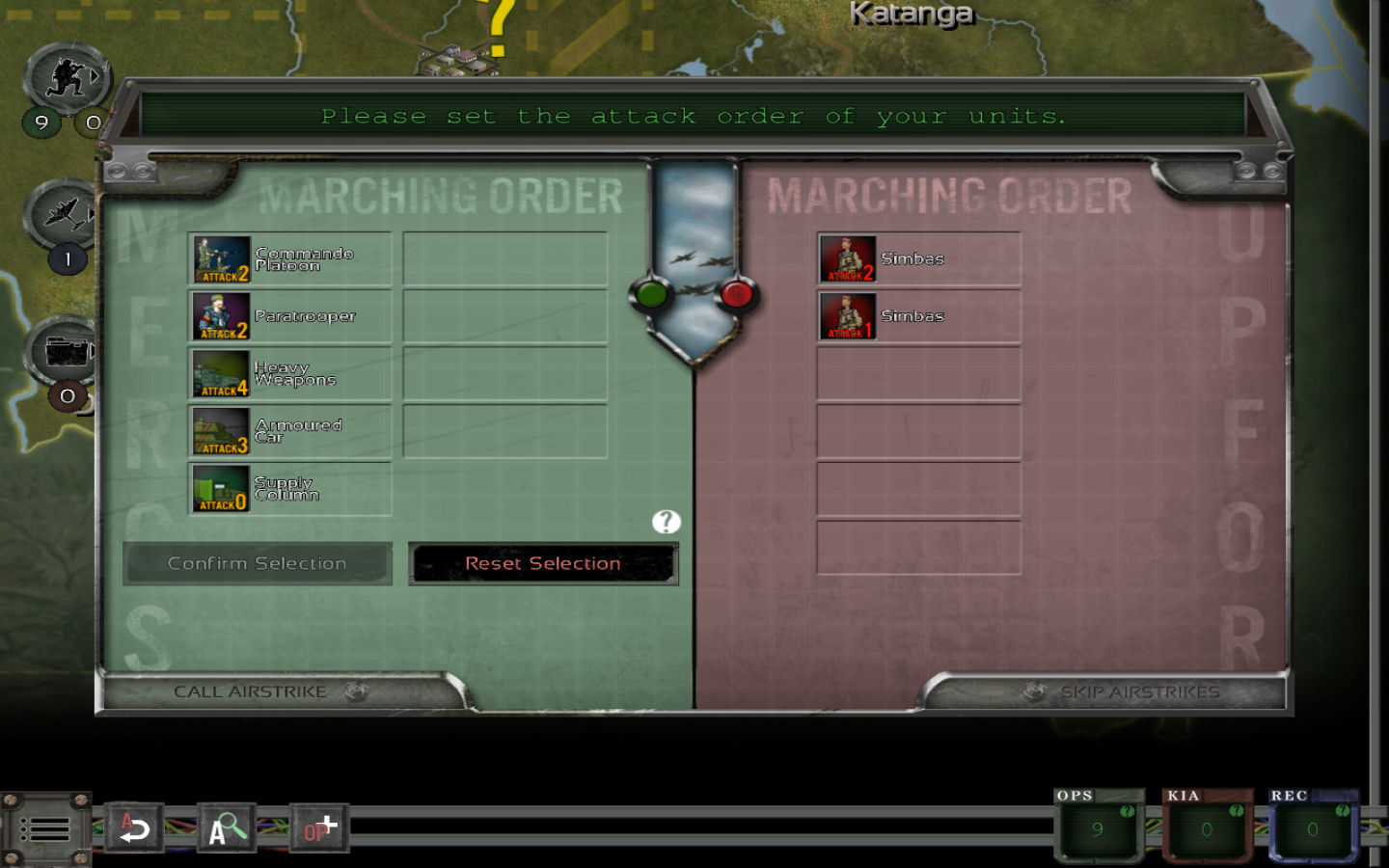Choose the Supply Column unit

[x=289, y=489]
